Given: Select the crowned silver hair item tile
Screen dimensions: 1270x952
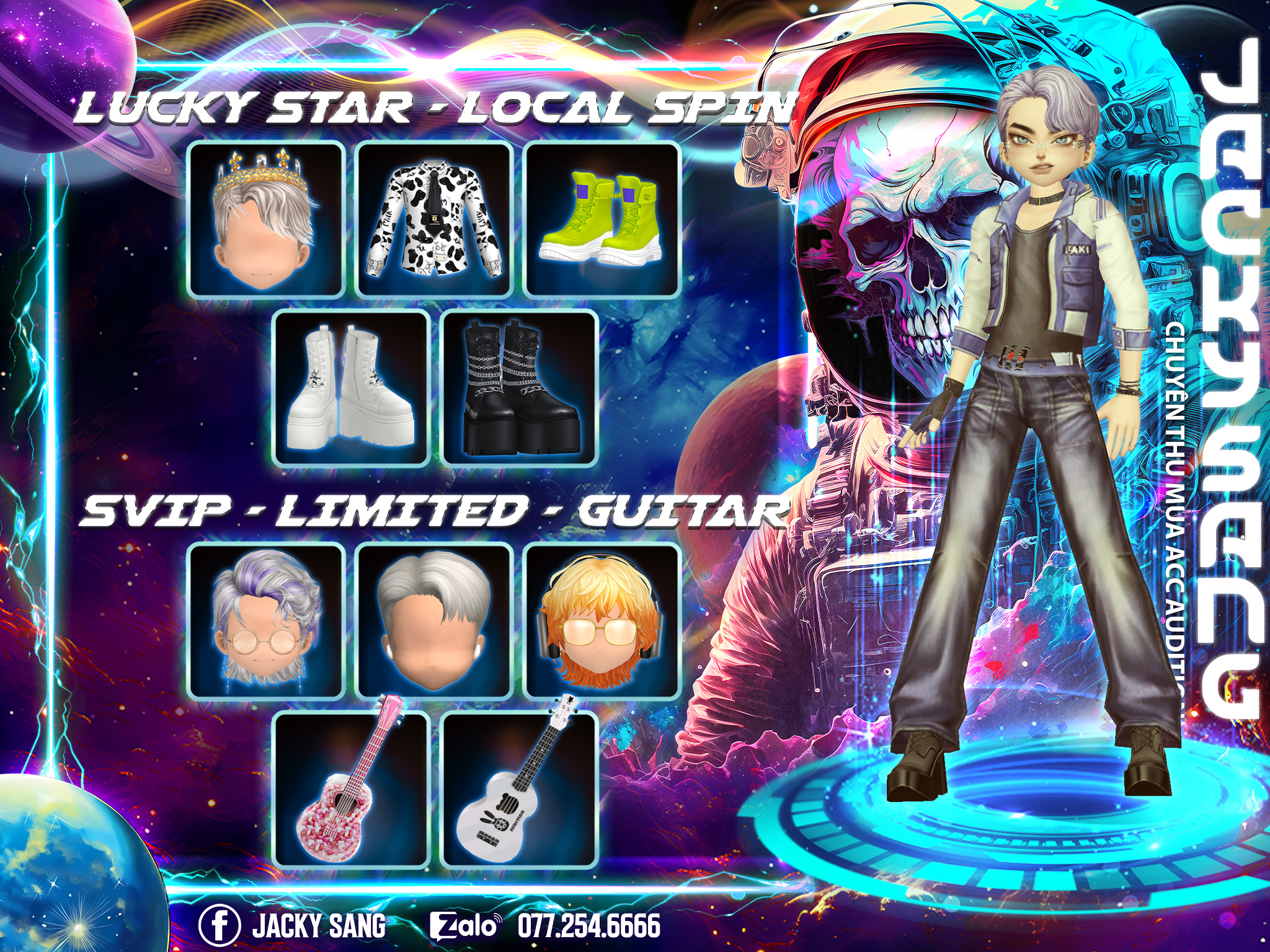Looking at the screenshot, I should 265,219.
